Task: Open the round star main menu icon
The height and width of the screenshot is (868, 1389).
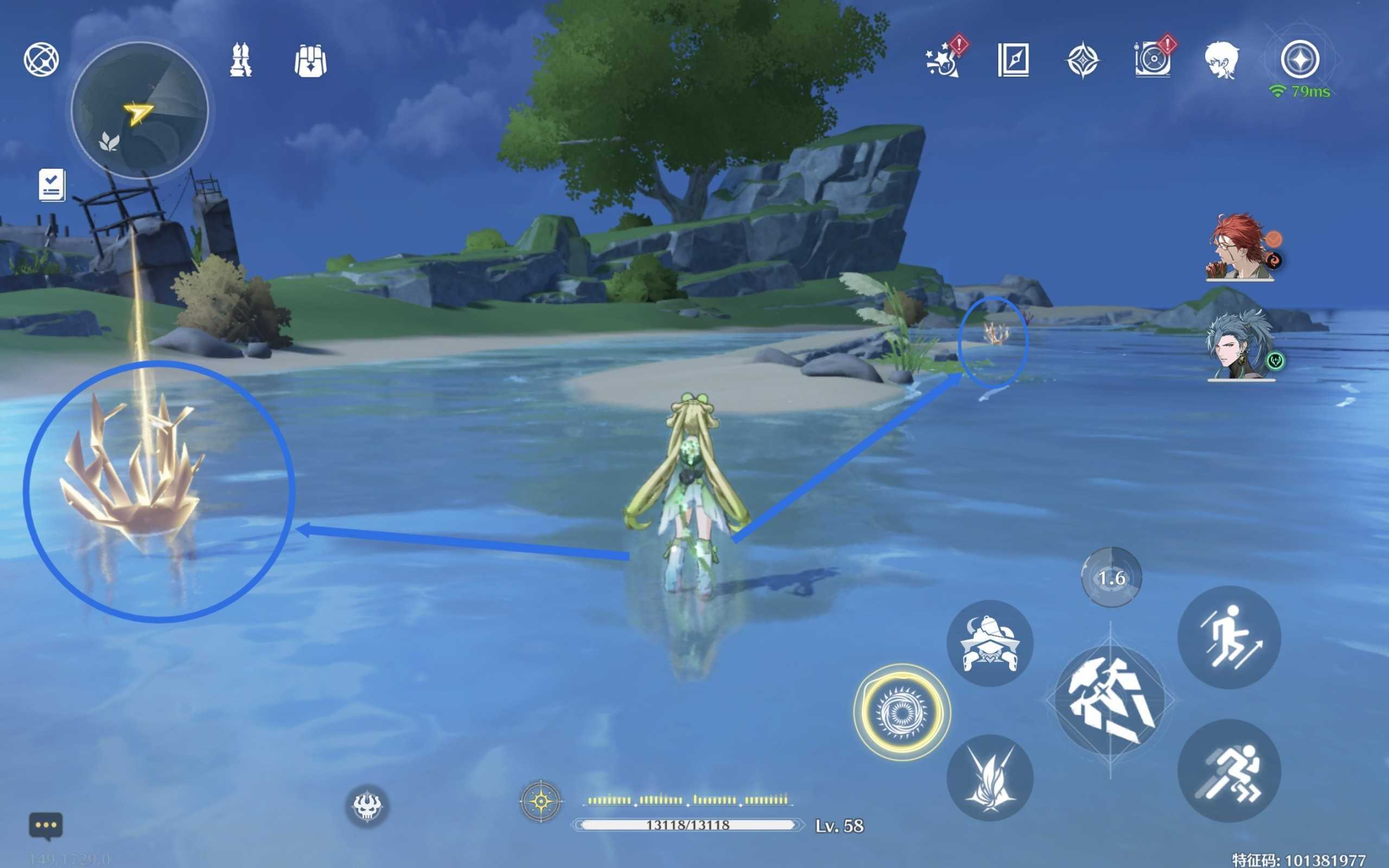Action: (x=1299, y=59)
